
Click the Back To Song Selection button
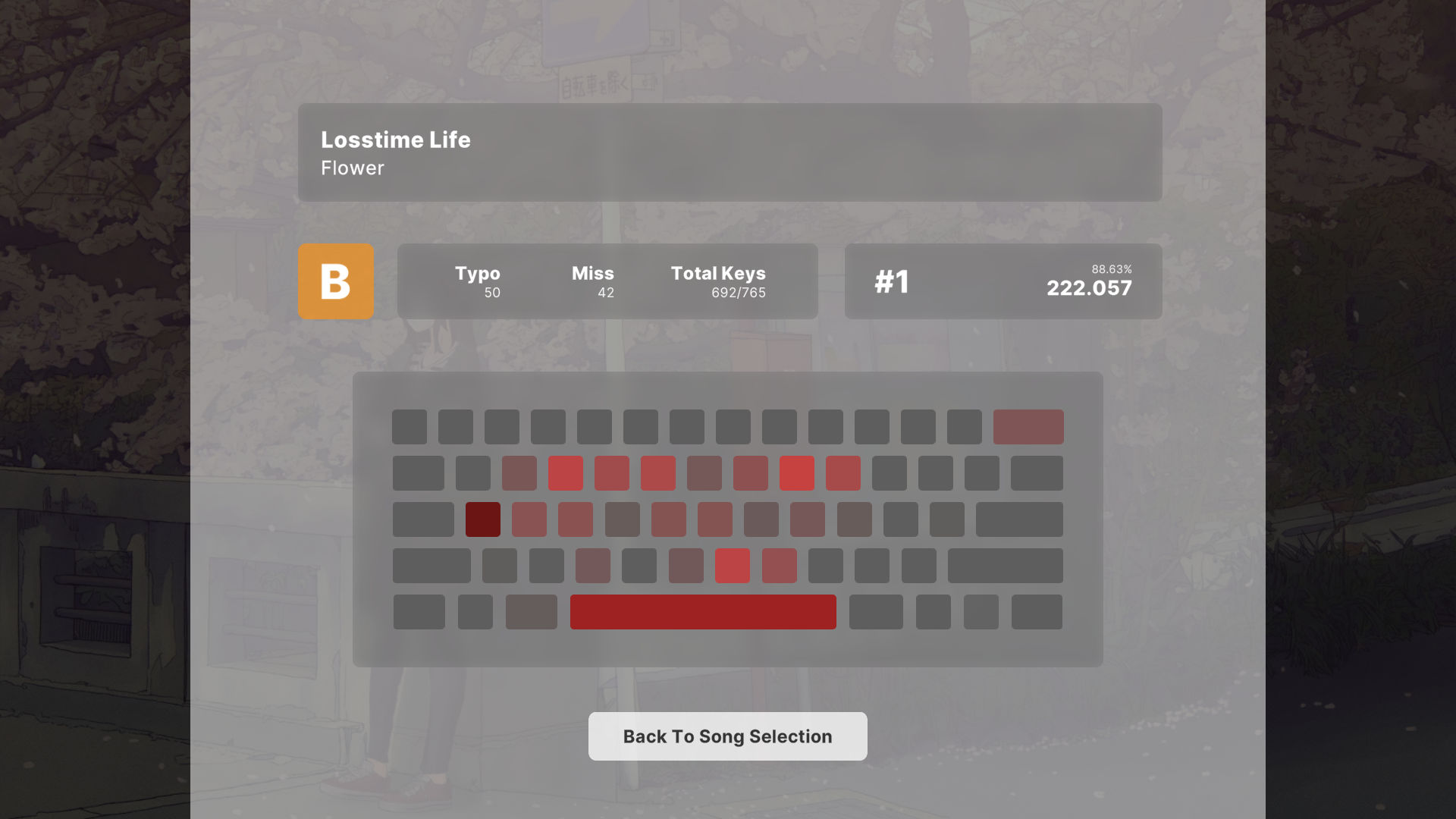click(727, 736)
